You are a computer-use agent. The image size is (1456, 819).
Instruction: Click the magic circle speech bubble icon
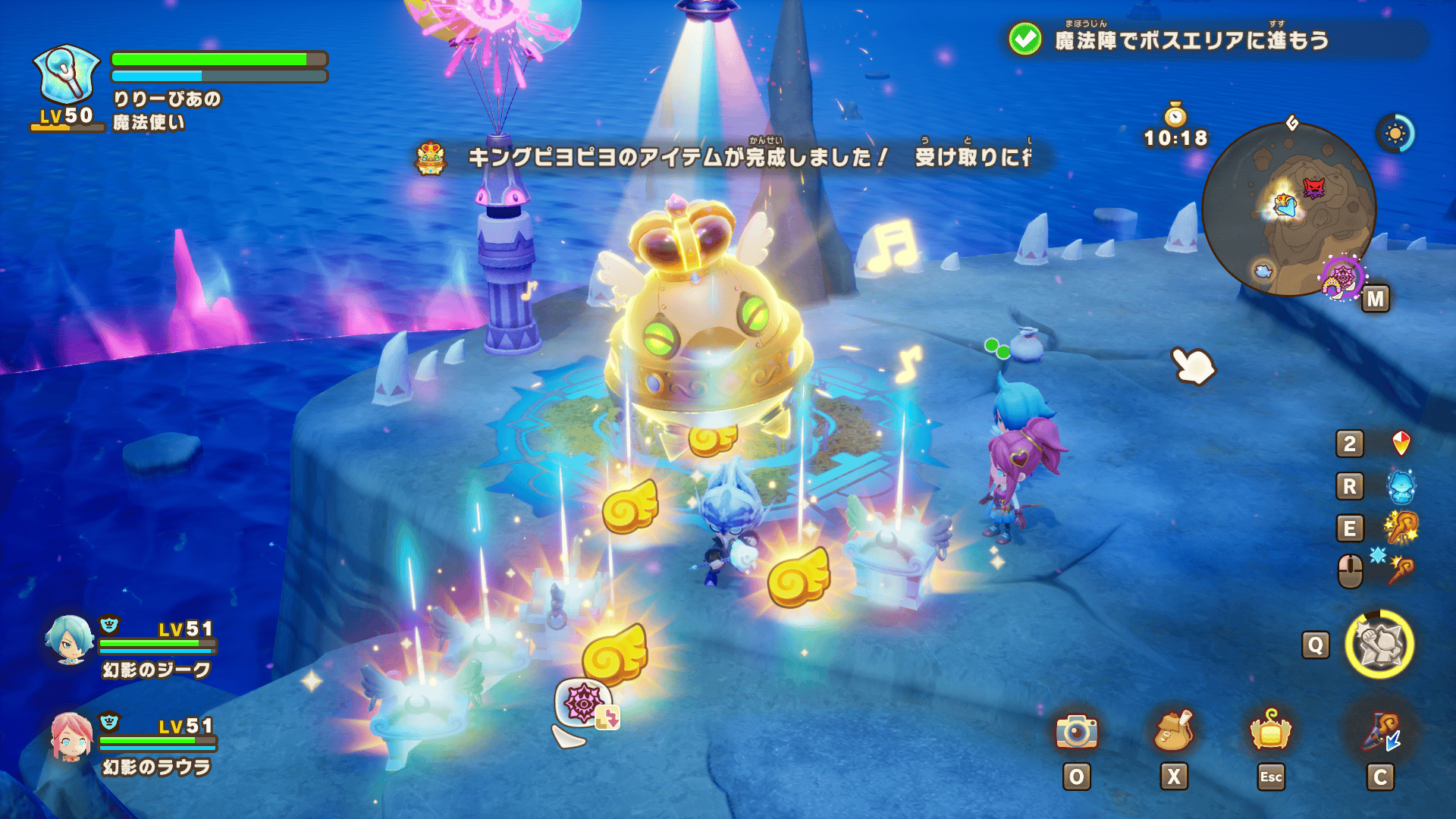[582, 702]
